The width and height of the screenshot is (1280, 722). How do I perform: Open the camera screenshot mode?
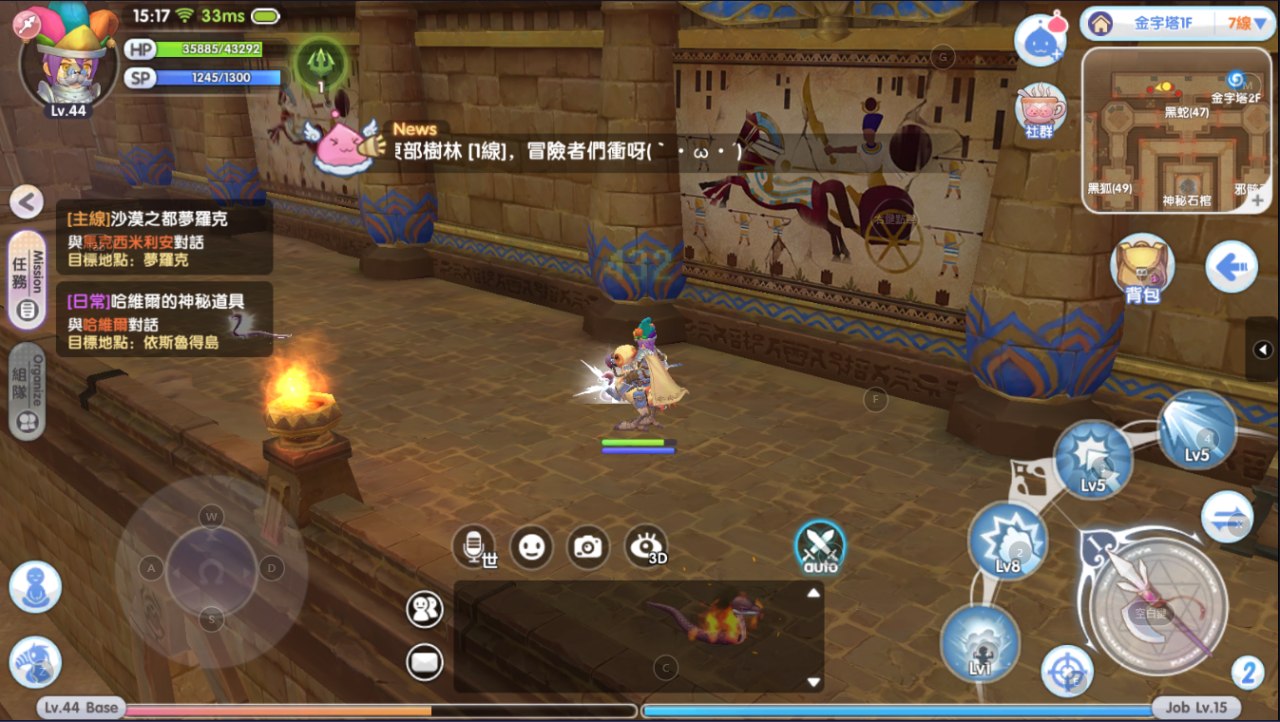click(x=588, y=546)
